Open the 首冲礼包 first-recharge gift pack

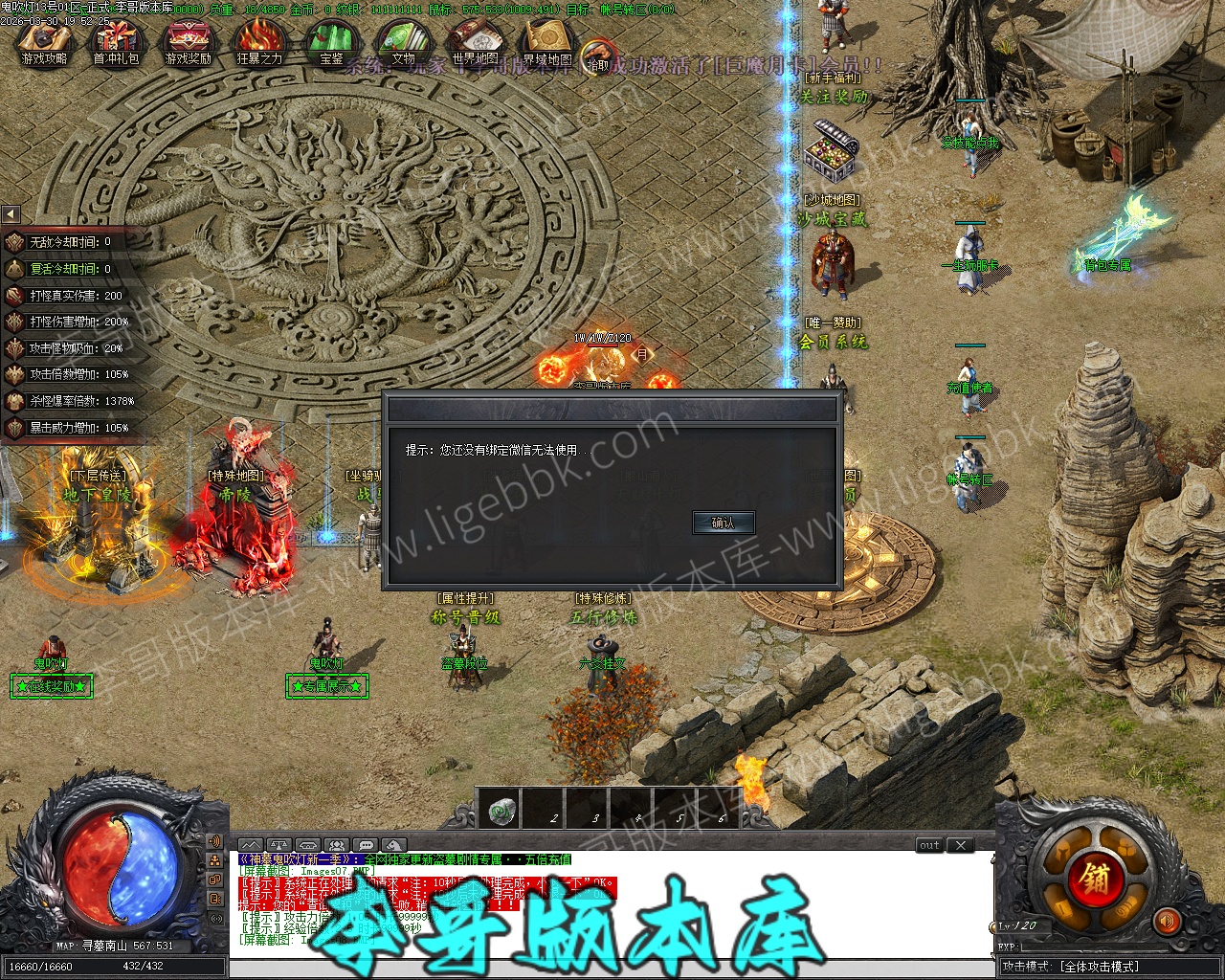click(x=115, y=44)
